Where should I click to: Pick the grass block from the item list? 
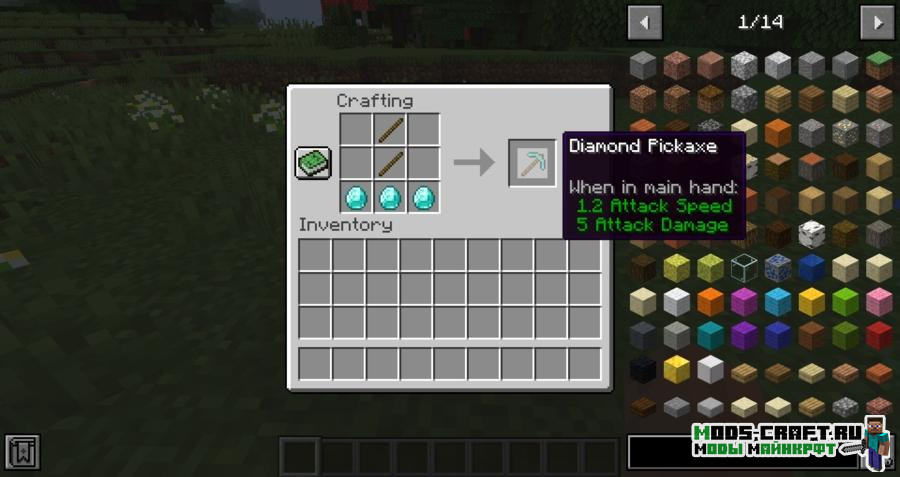click(x=879, y=65)
